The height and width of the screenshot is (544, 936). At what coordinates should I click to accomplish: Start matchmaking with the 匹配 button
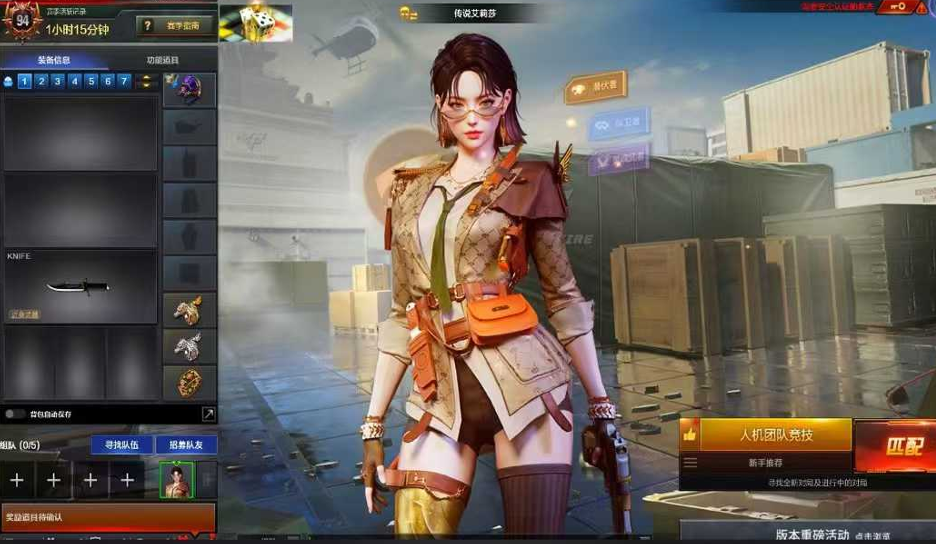coord(895,446)
